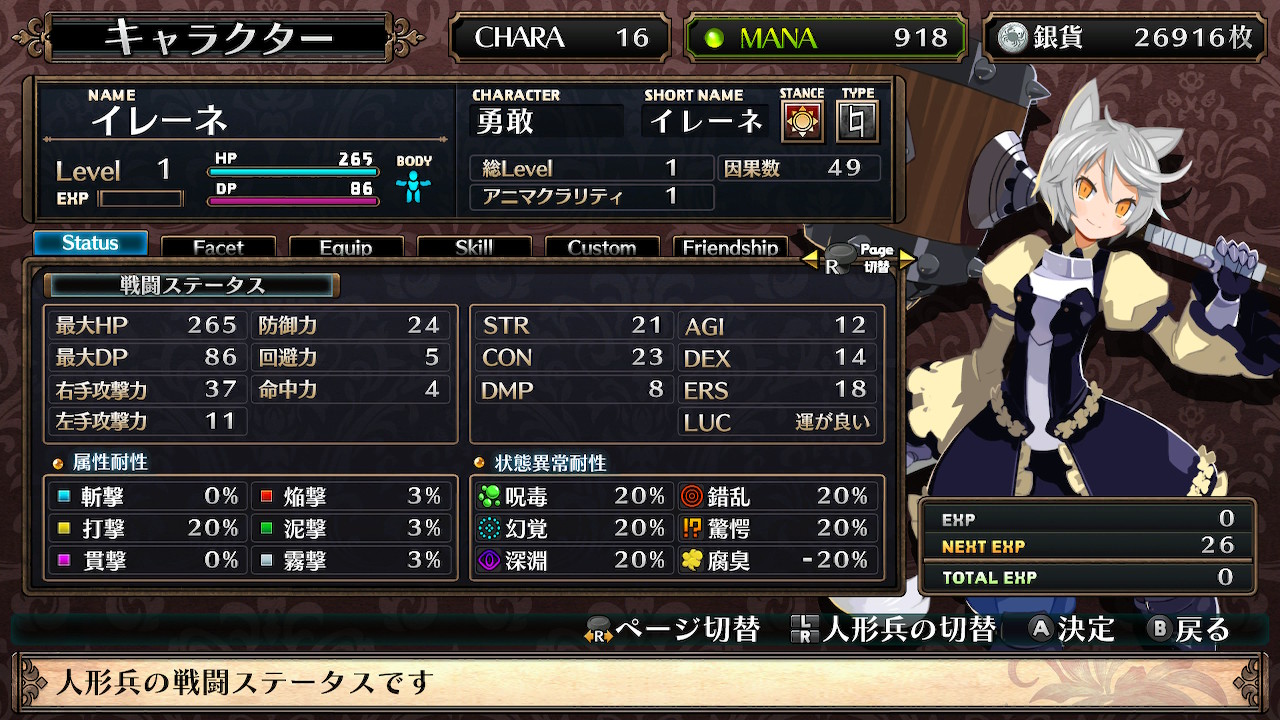Image resolution: width=1280 pixels, height=720 pixels.
Task: Open the Facet tab
Action: pos(218,247)
